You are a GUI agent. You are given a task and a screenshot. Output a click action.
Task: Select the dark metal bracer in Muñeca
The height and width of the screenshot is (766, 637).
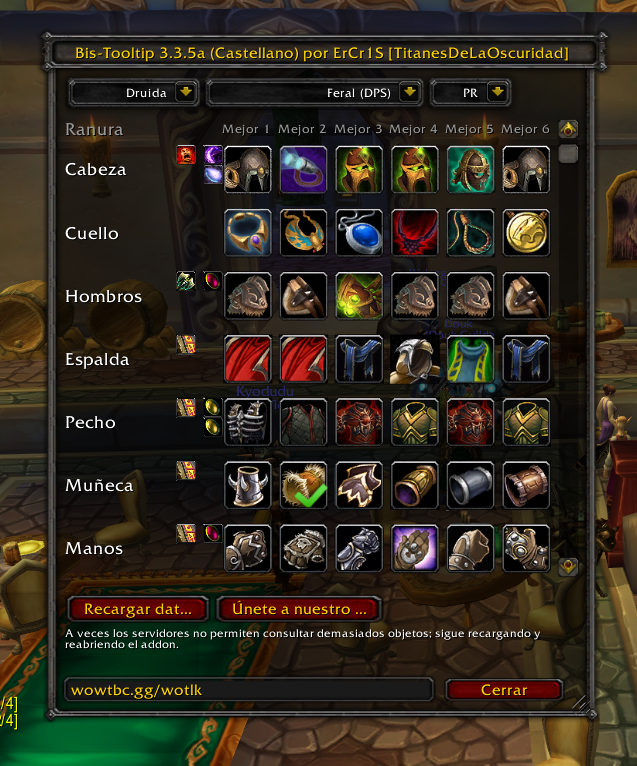point(470,485)
